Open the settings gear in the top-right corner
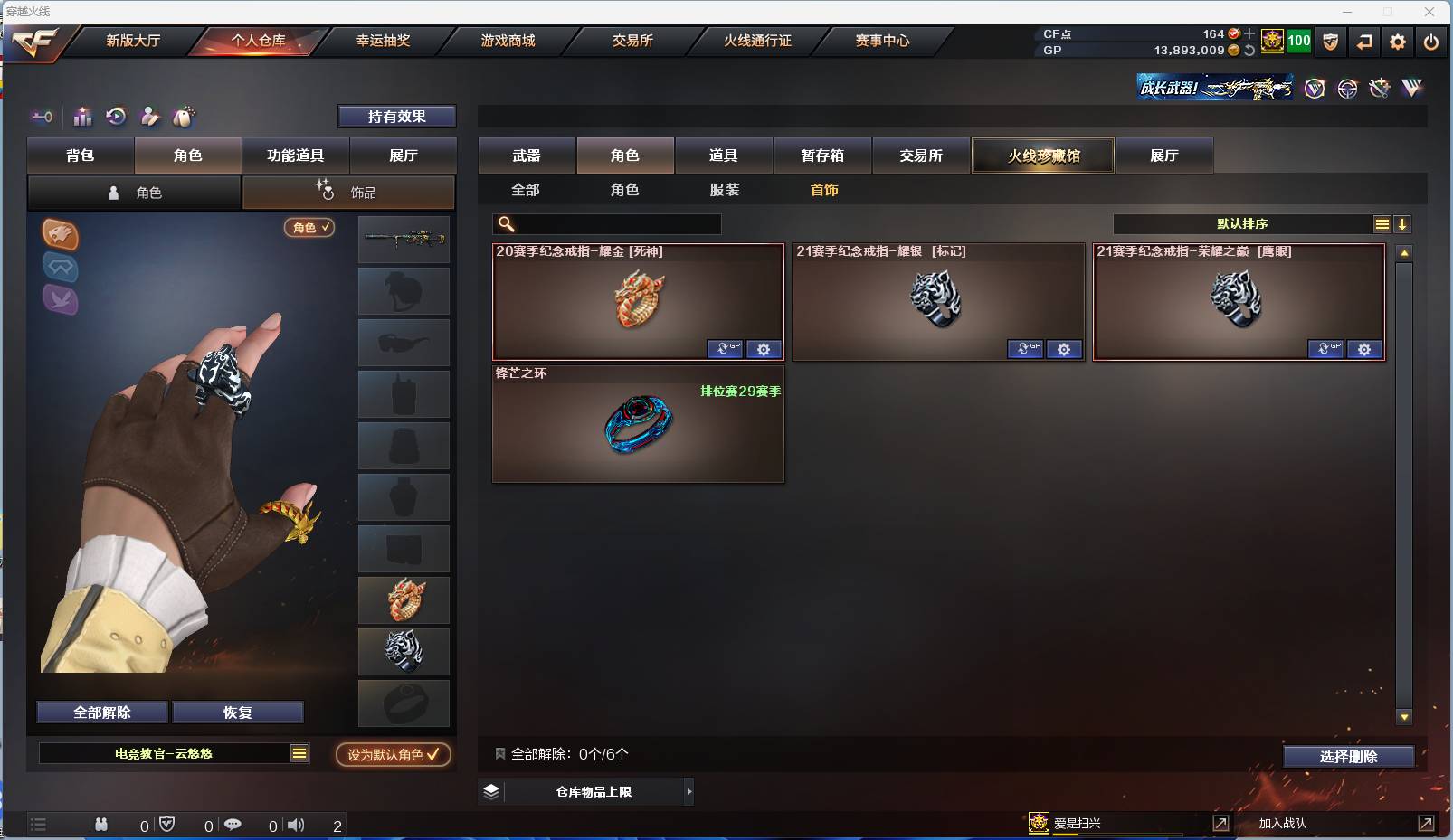Image resolution: width=1453 pixels, height=840 pixels. [x=1397, y=41]
